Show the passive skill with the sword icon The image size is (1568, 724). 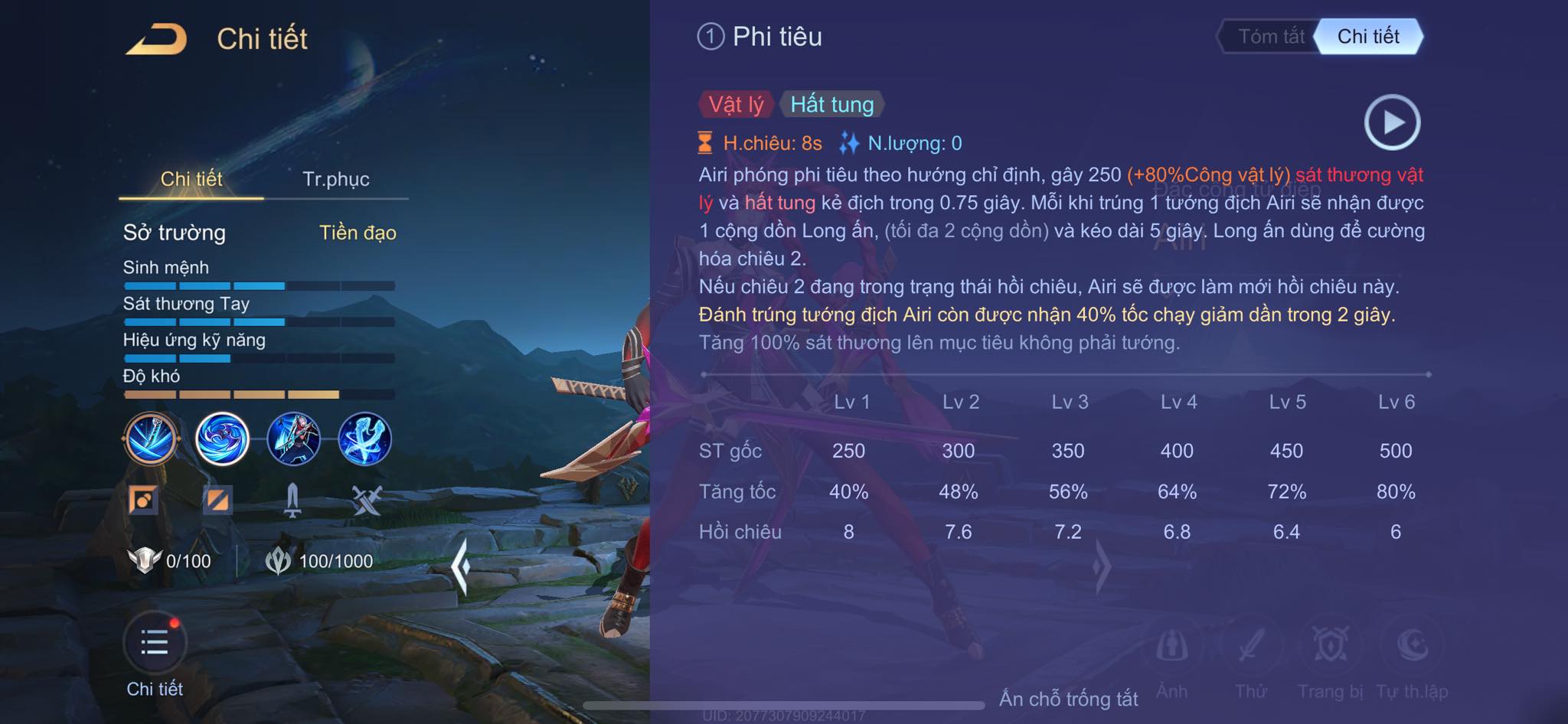[x=151, y=439]
